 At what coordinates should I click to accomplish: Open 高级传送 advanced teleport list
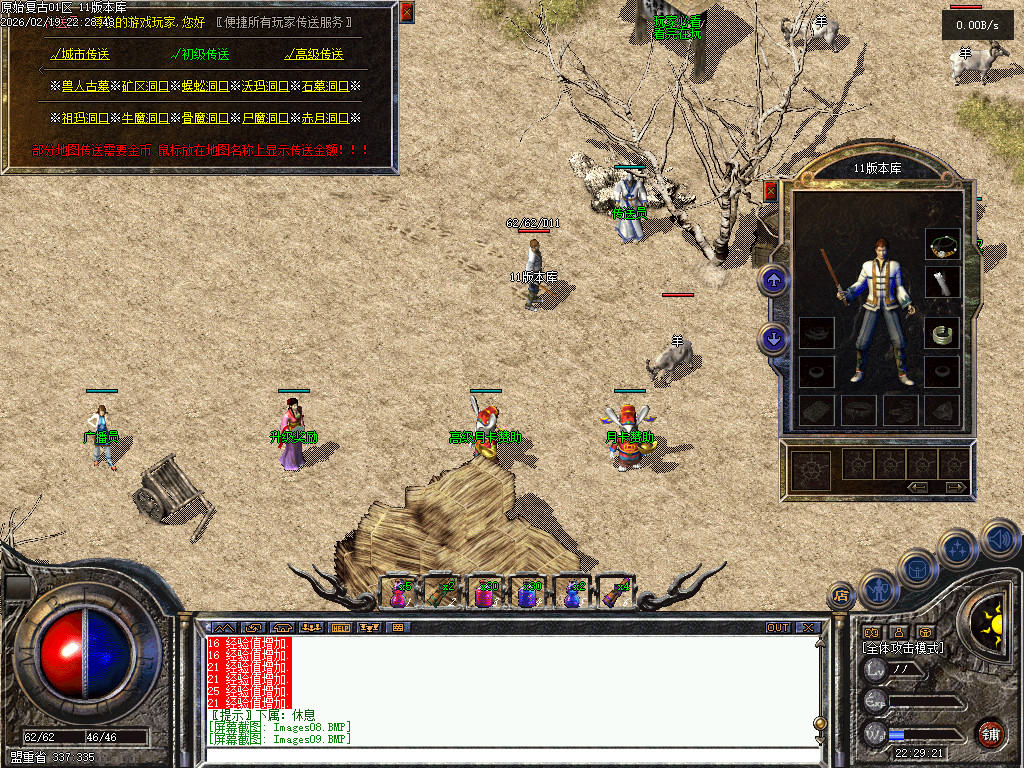[x=314, y=54]
